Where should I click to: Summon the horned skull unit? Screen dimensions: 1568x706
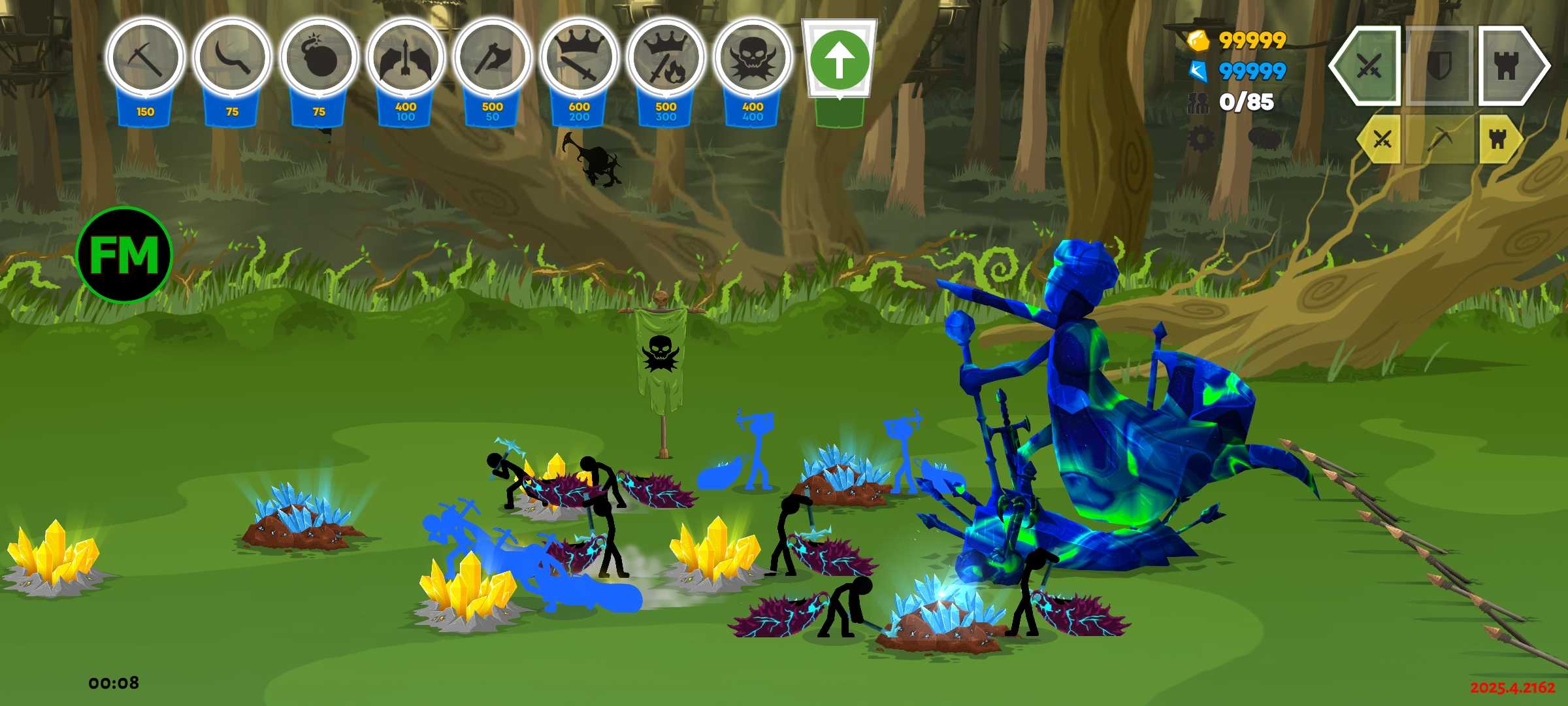(x=753, y=59)
